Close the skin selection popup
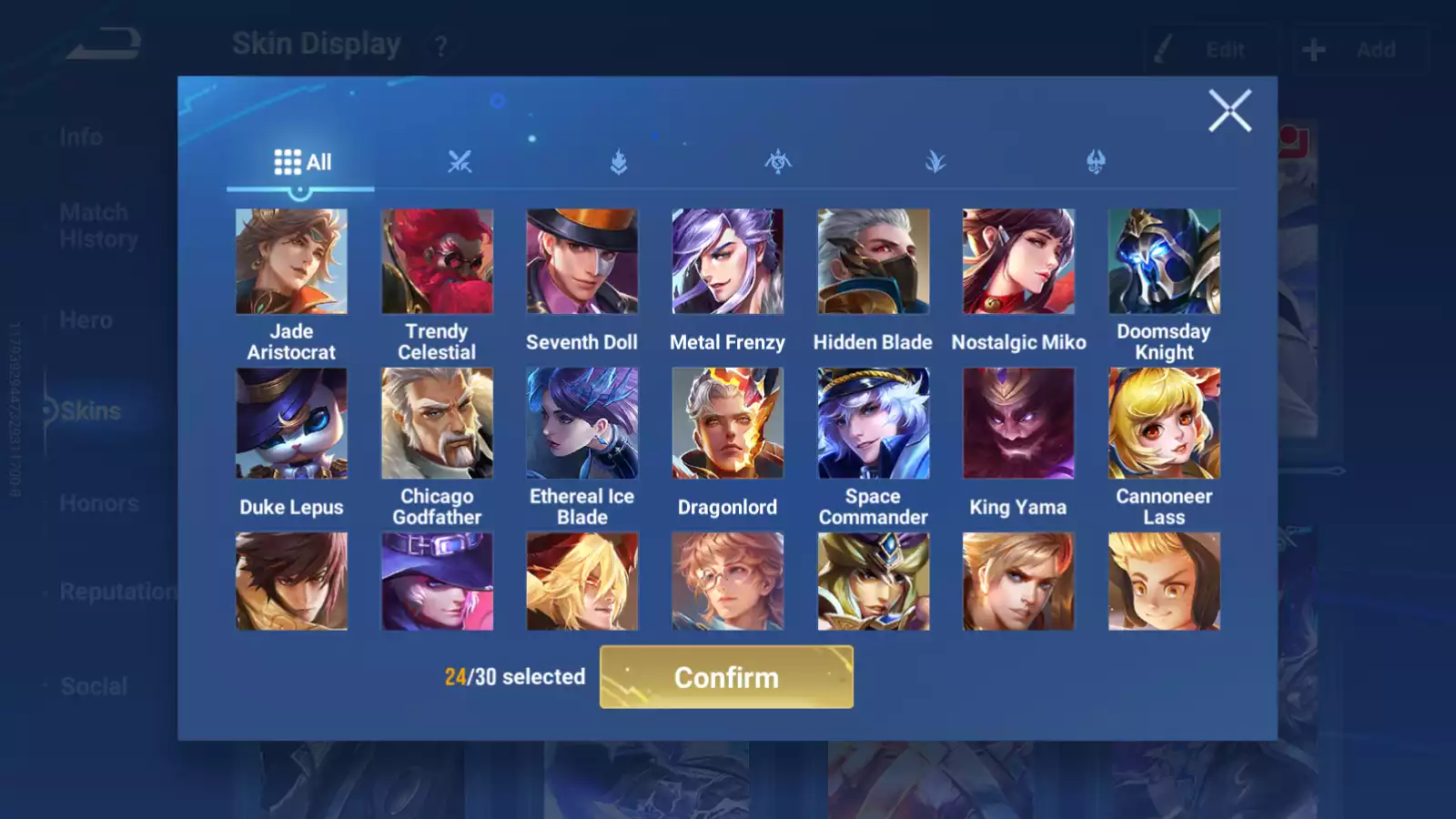This screenshot has width=1456, height=819. [x=1229, y=111]
